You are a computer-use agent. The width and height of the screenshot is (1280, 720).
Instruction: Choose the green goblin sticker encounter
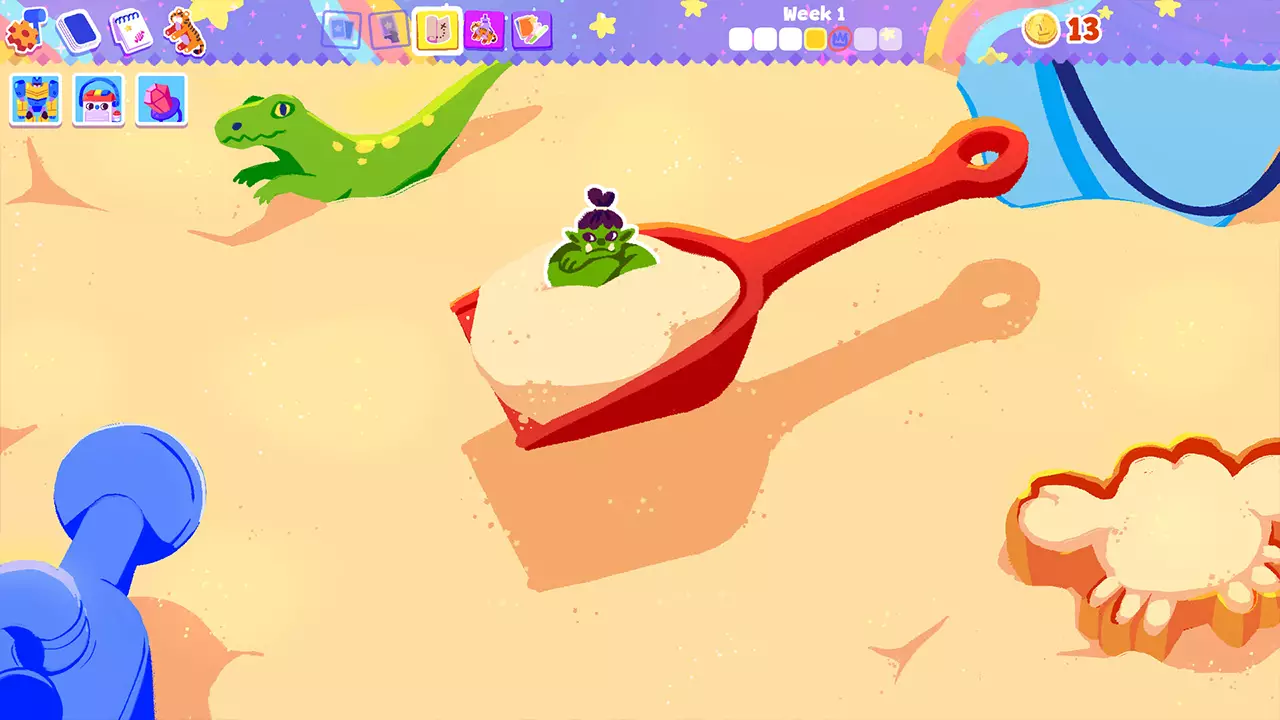tap(600, 245)
